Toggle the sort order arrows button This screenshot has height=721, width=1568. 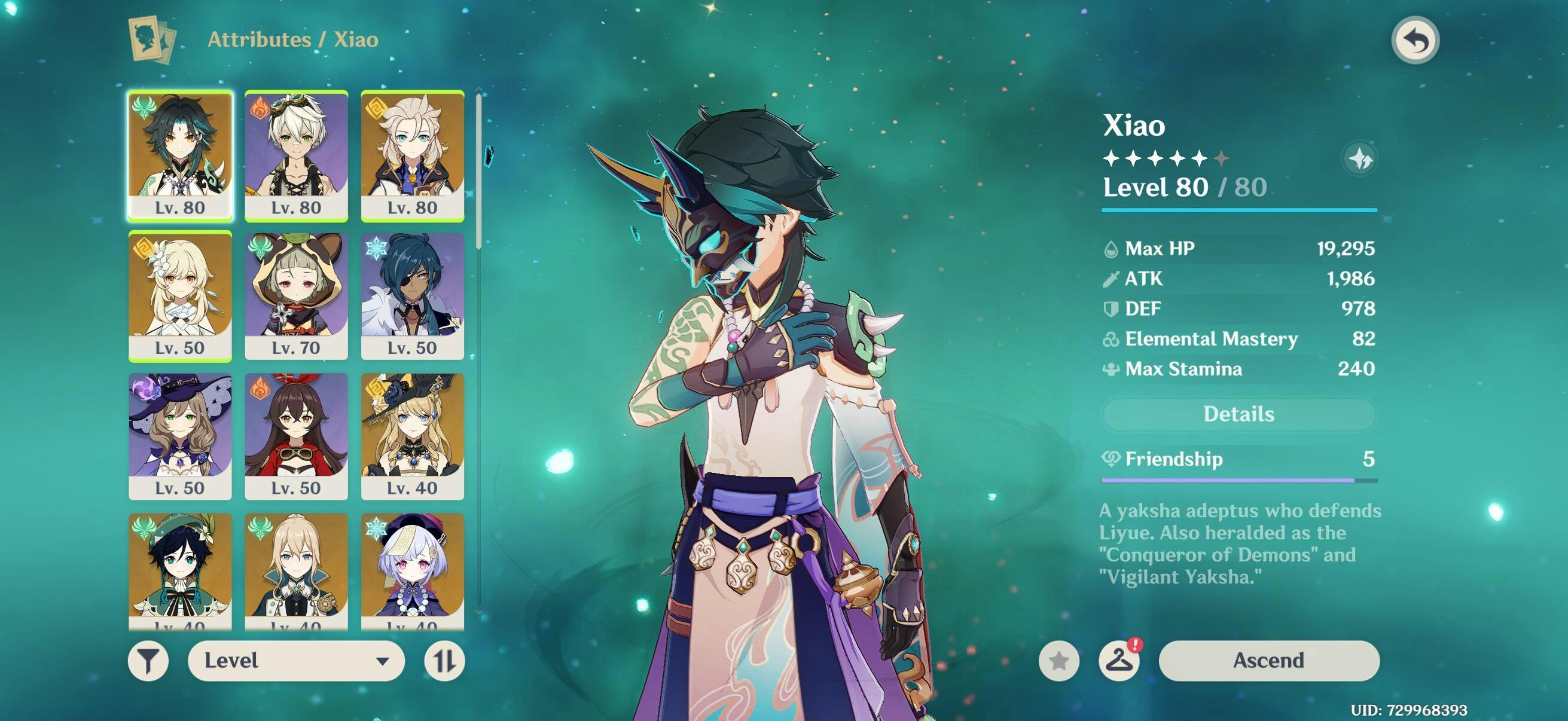click(444, 661)
